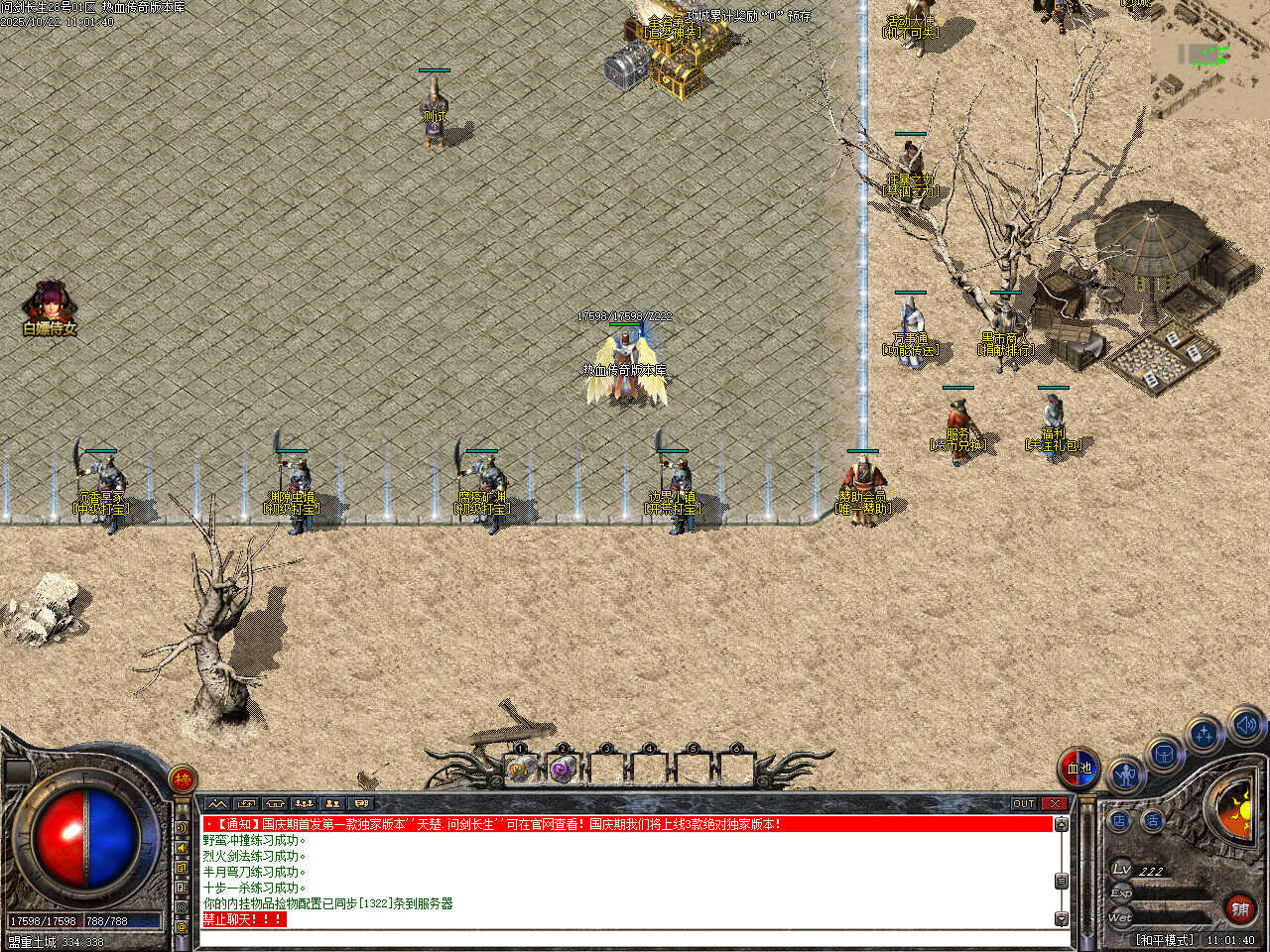Use the orange swirl stone in slot 1
The image size is (1270, 952).
coord(520,769)
